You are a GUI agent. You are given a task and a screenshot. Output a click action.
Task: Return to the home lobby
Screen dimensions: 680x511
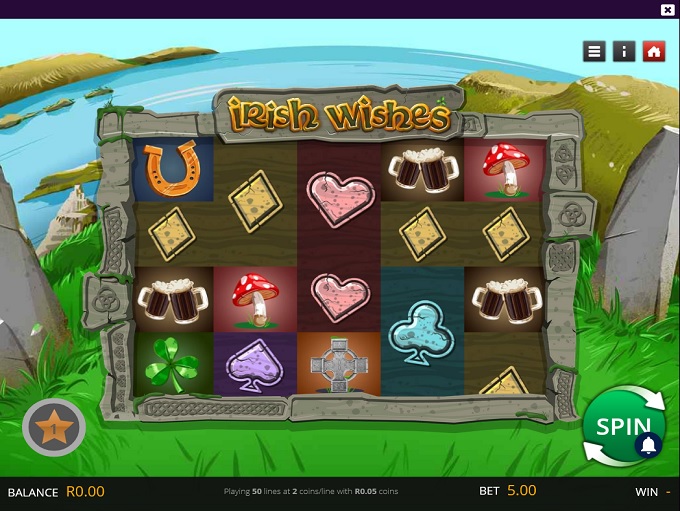[654, 51]
